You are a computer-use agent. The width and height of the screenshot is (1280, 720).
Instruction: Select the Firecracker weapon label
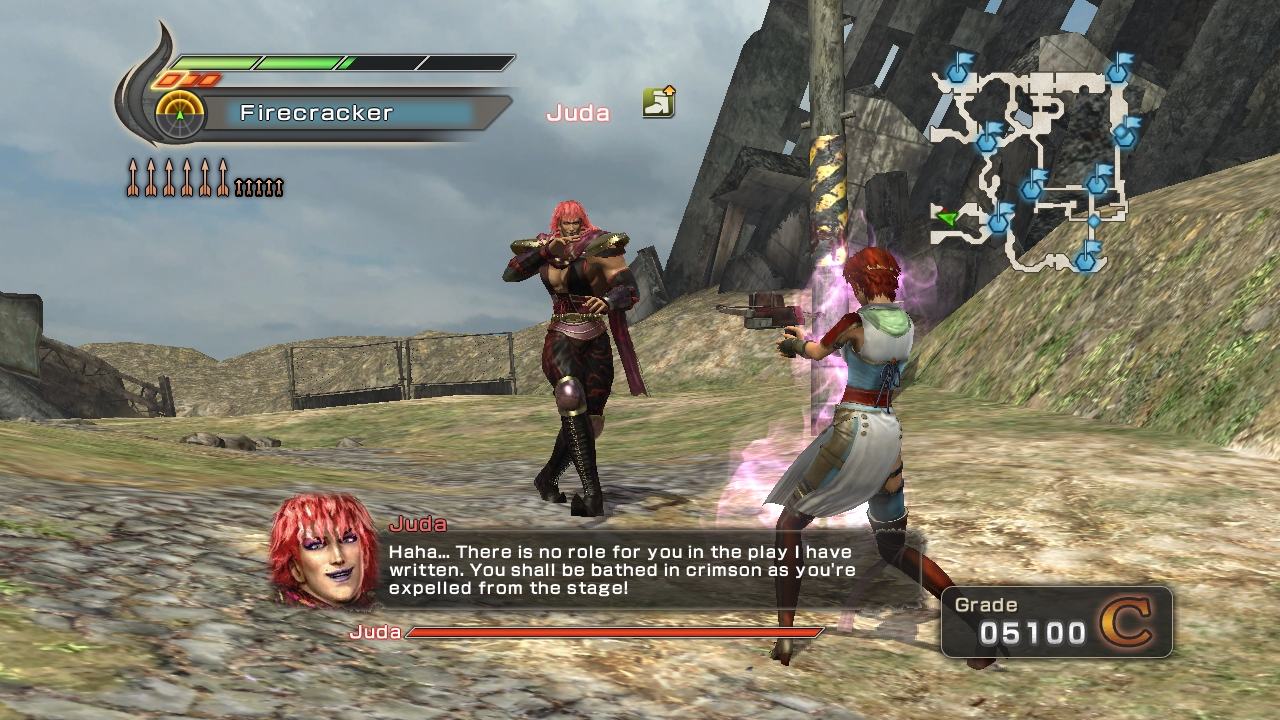pyautogui.click(x=316, y=113)
